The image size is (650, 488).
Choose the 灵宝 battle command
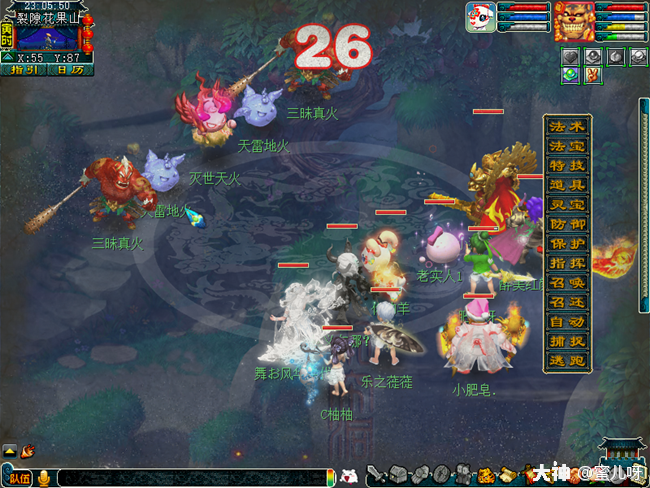567,205
